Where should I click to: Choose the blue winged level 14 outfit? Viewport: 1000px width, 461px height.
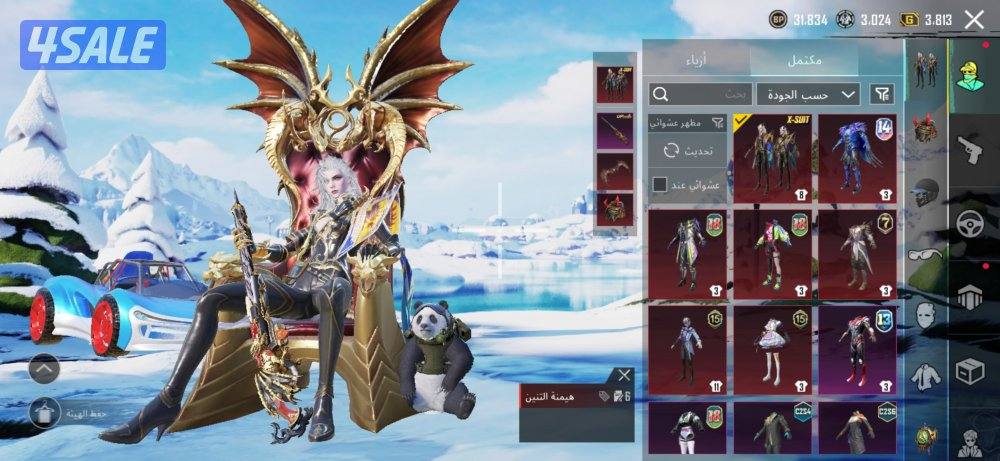857,156
